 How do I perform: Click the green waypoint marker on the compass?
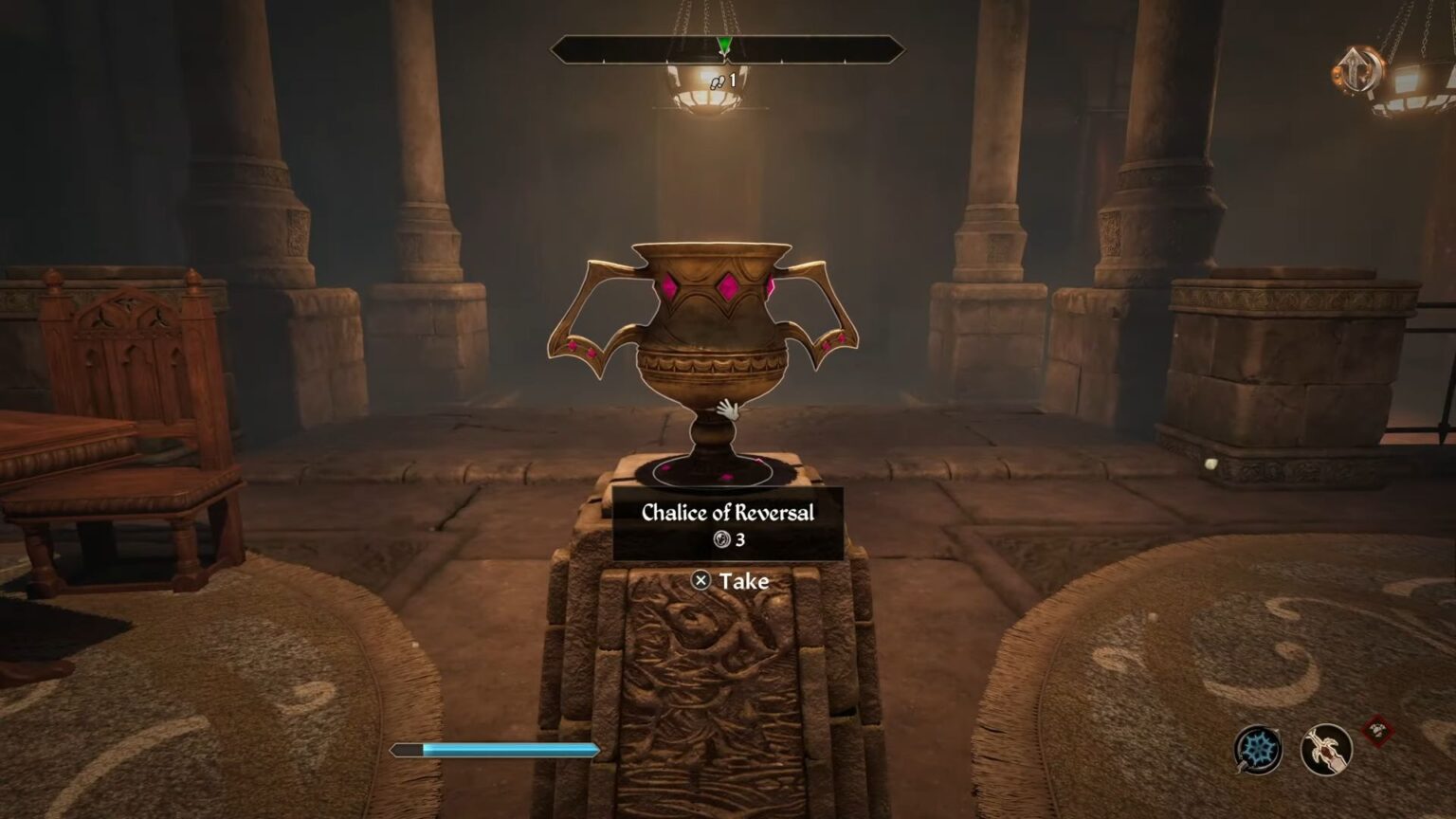724,45
